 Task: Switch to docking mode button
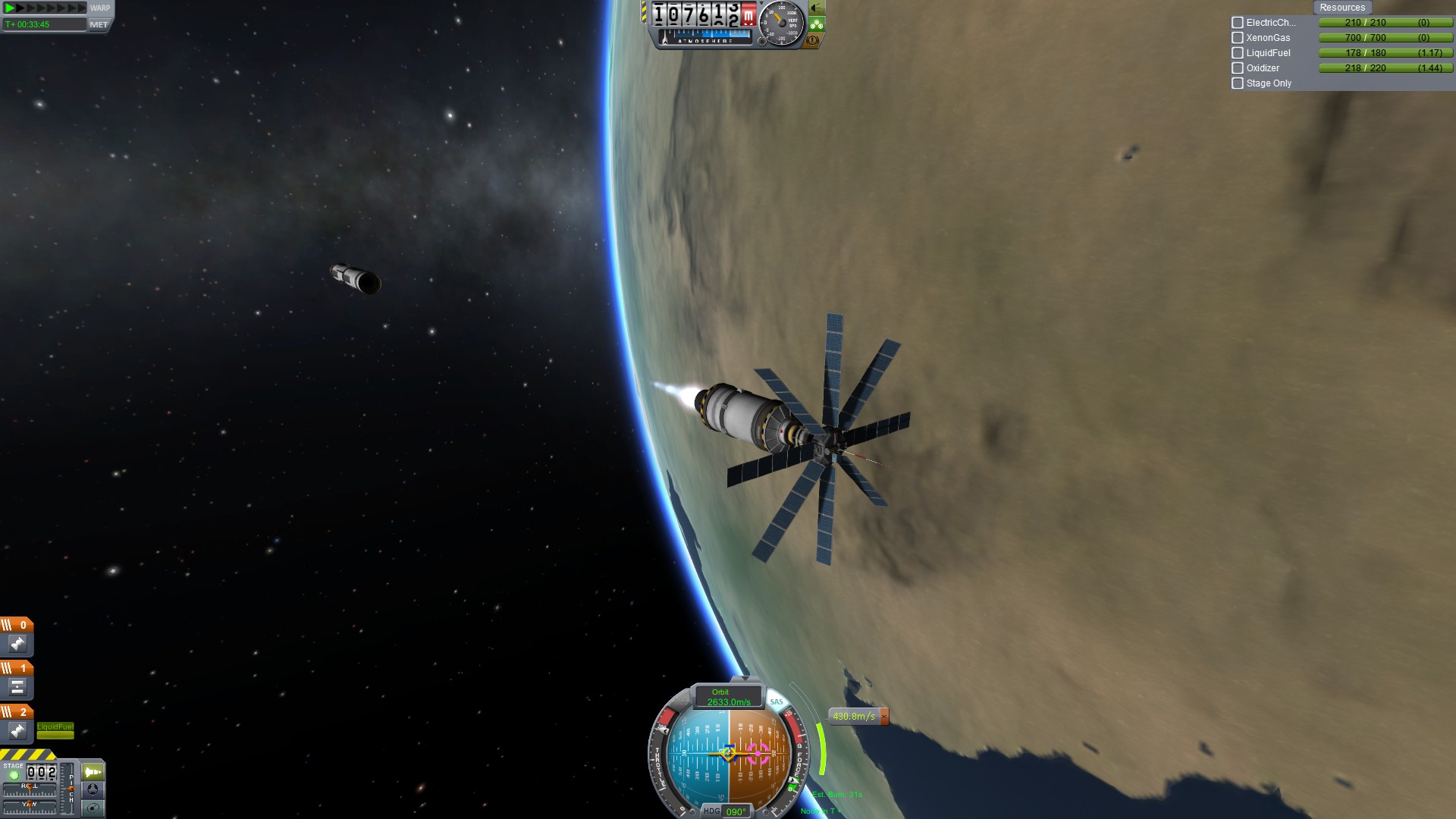93,789
